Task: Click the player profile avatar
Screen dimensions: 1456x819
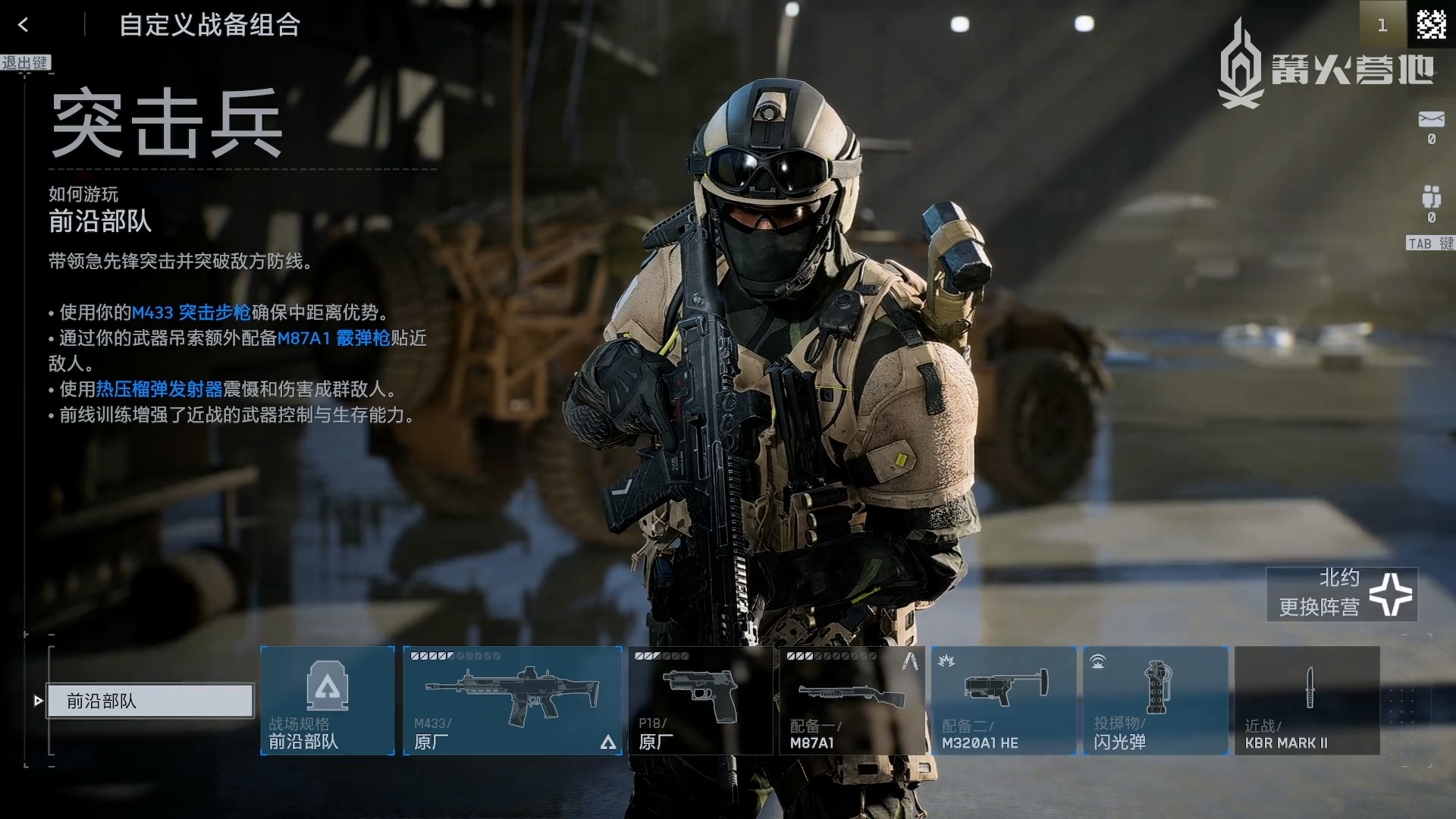Action: click(x=1431, y=24)
